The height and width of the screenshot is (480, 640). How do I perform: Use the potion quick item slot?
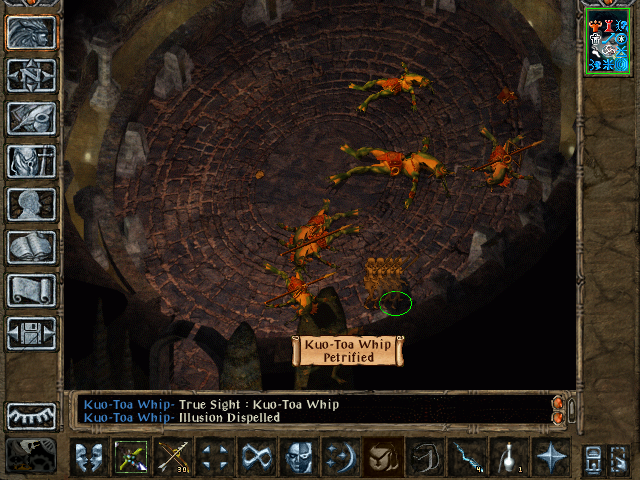pyautogui.click(x=508, y=458)
